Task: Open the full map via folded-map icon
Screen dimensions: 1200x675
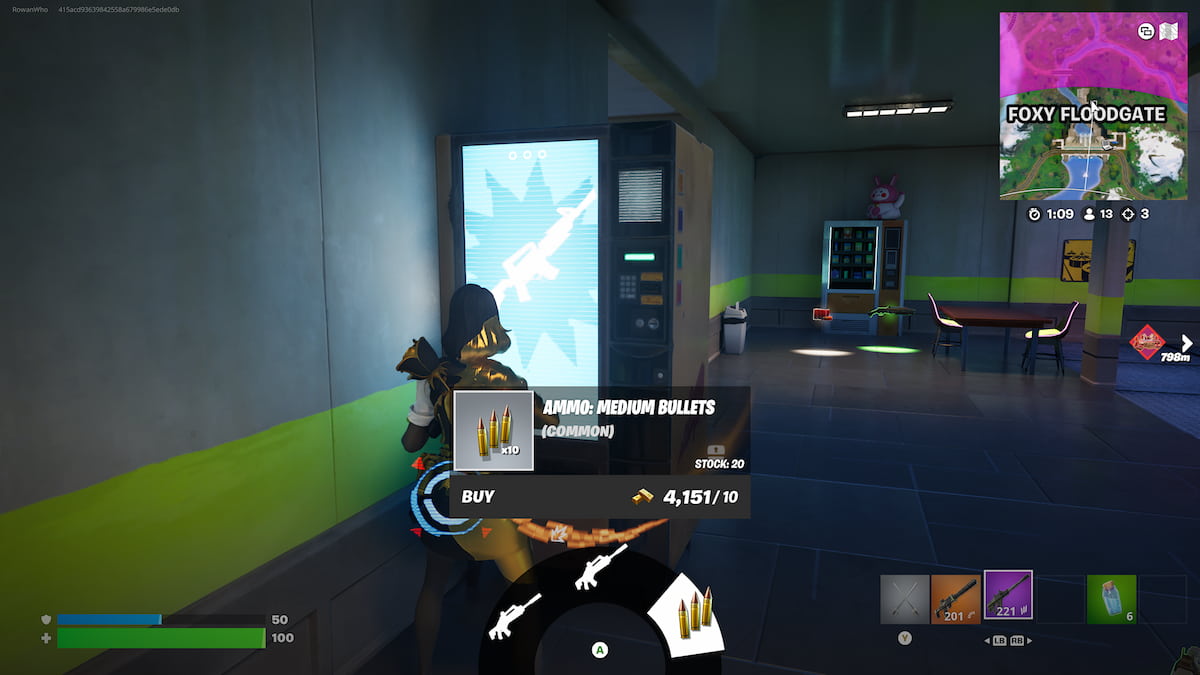Action: pyautogui.click(x=1169, y=31)
